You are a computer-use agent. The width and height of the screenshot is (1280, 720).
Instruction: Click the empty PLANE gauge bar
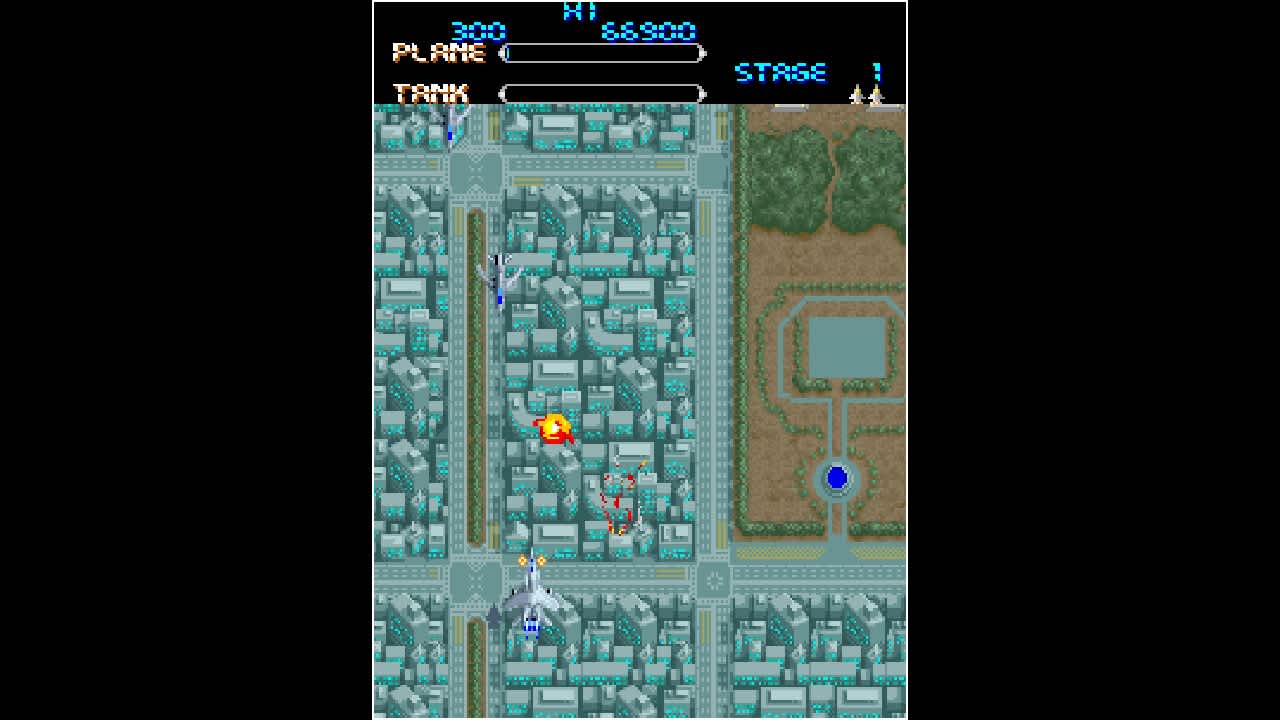point(602,53)
